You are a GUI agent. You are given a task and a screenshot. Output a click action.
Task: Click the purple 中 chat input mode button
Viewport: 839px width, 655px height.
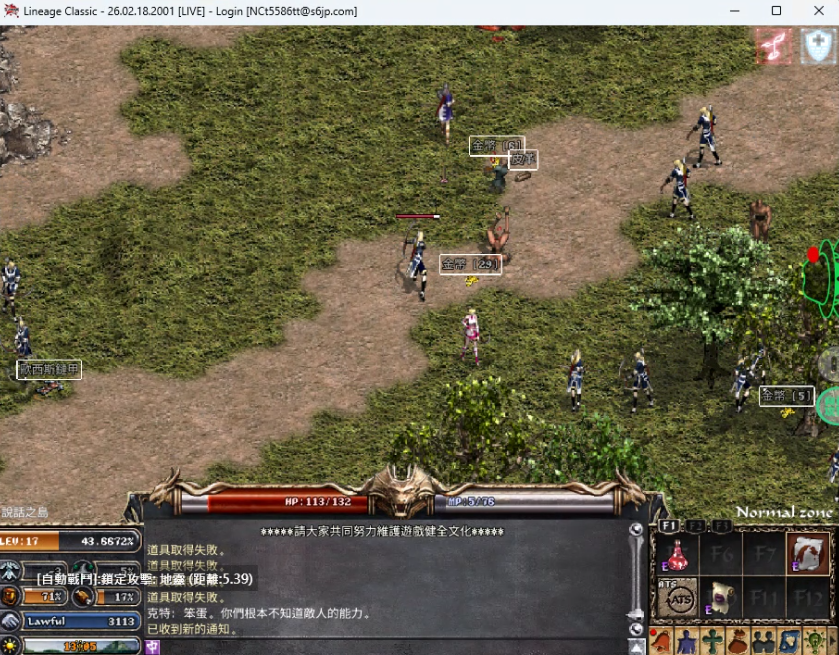(x=153, y=647)
